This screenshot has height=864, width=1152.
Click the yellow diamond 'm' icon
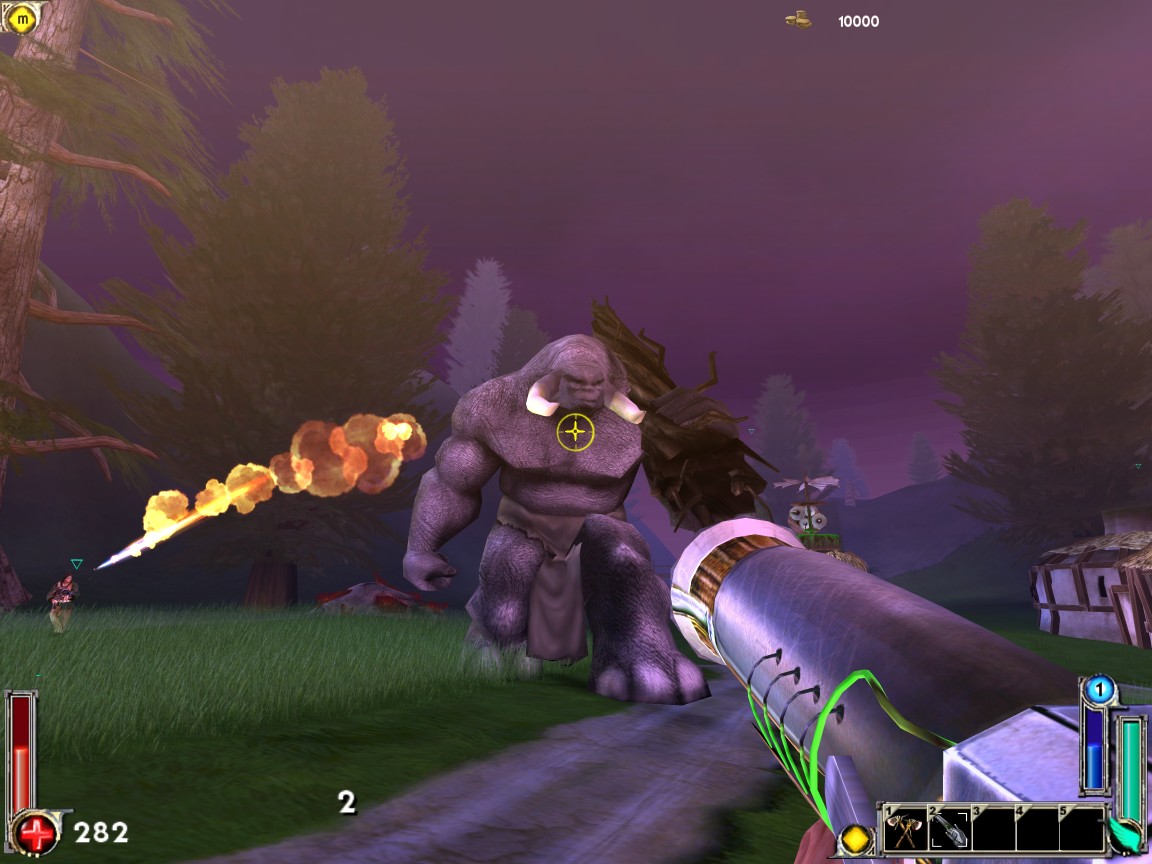20,16
